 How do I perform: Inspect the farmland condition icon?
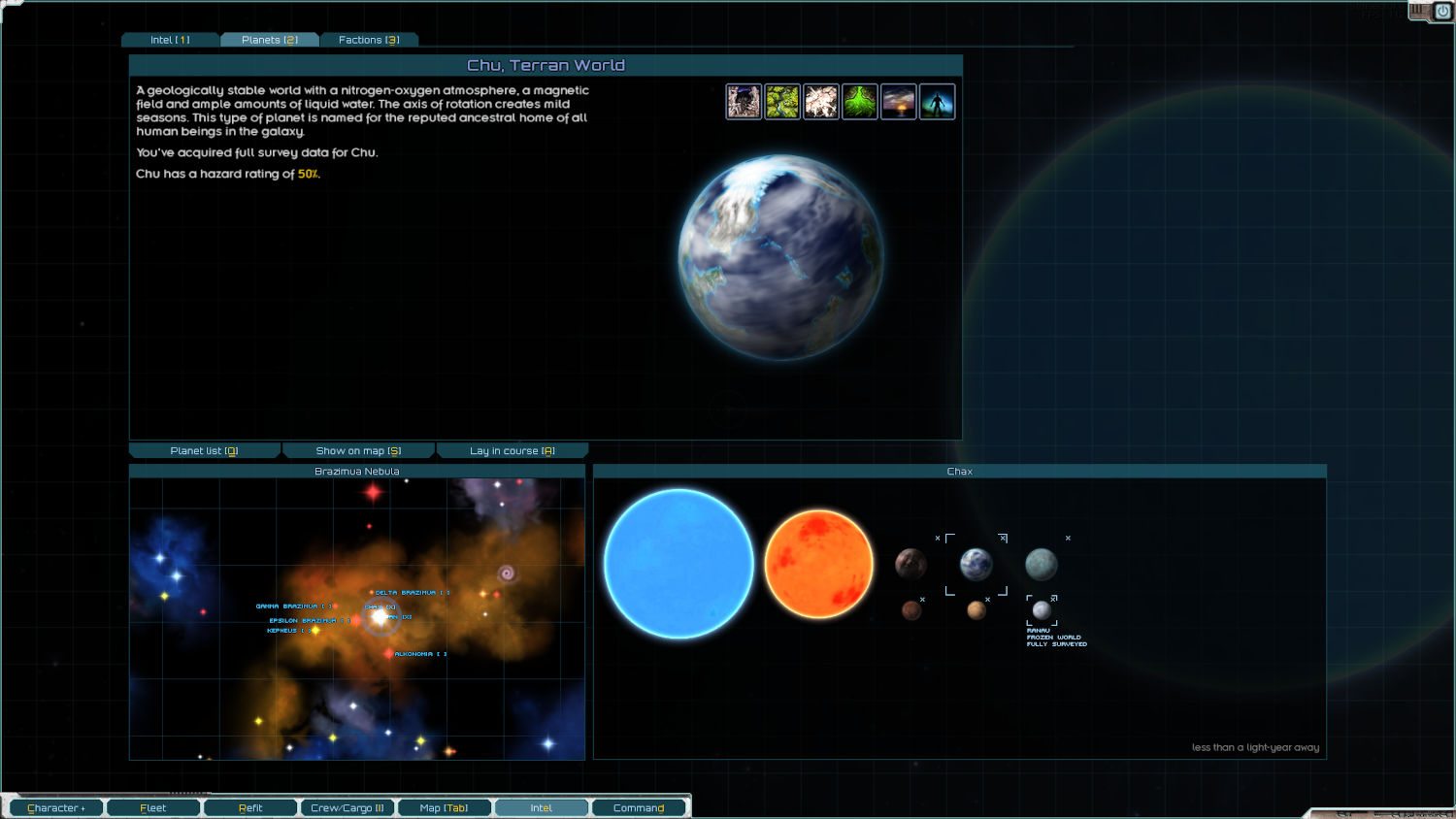coord(782,102)
